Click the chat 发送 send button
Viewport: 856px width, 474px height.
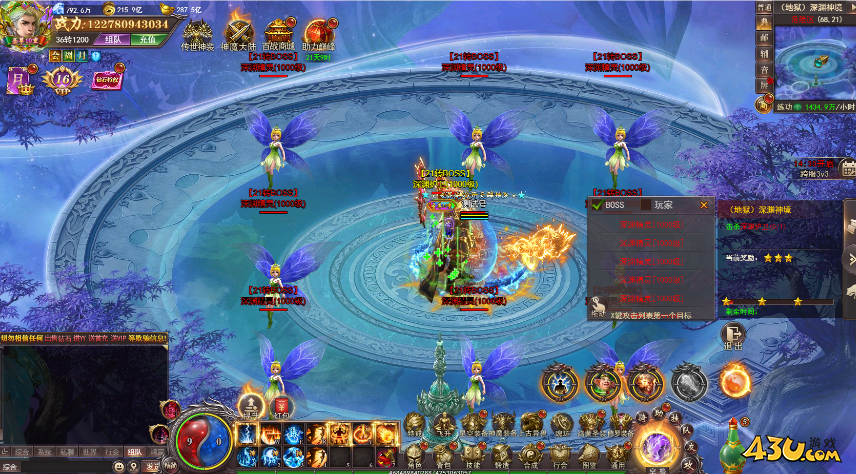click(152, 465)
